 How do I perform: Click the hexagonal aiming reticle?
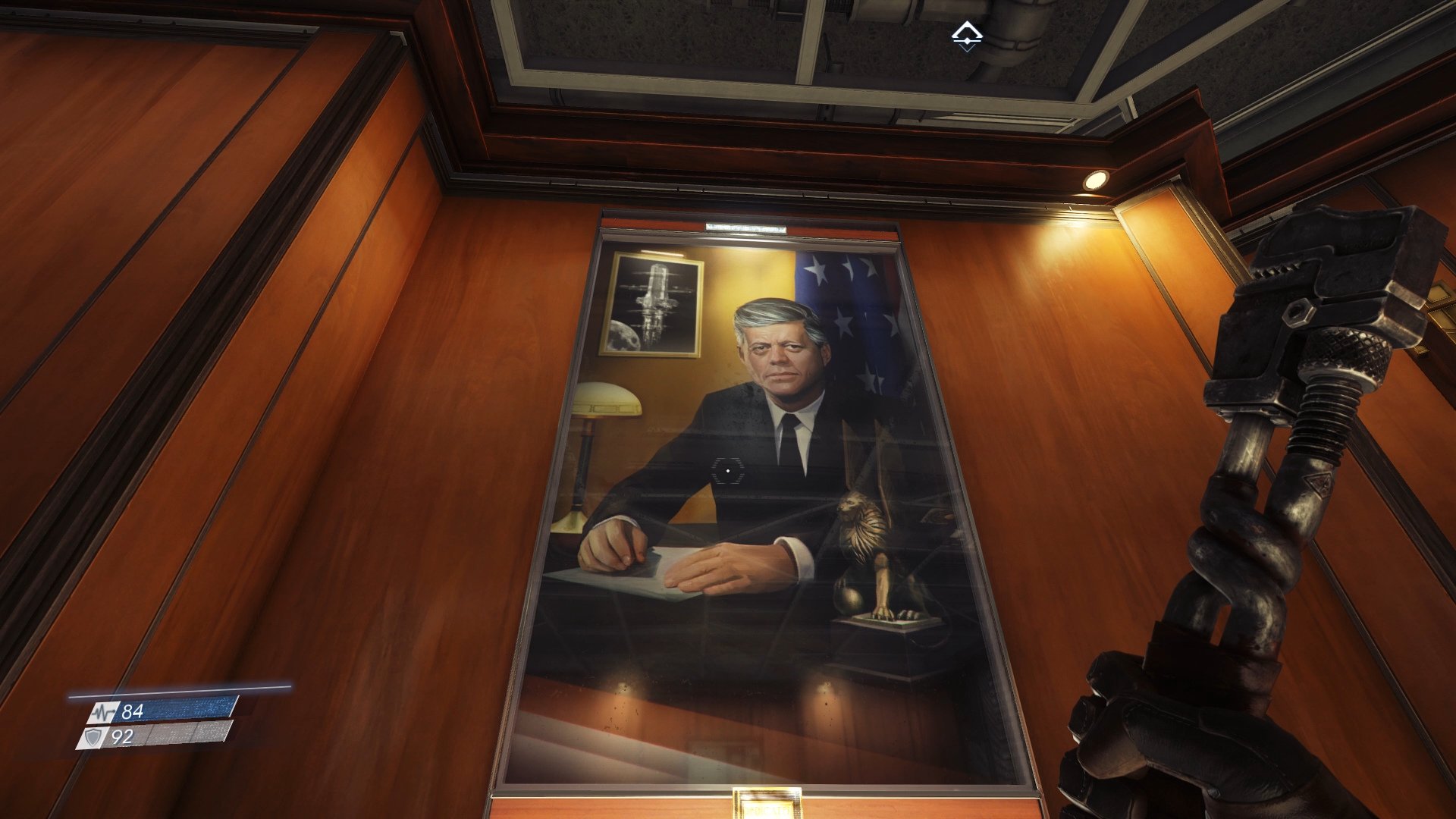(x=728, y=471)
